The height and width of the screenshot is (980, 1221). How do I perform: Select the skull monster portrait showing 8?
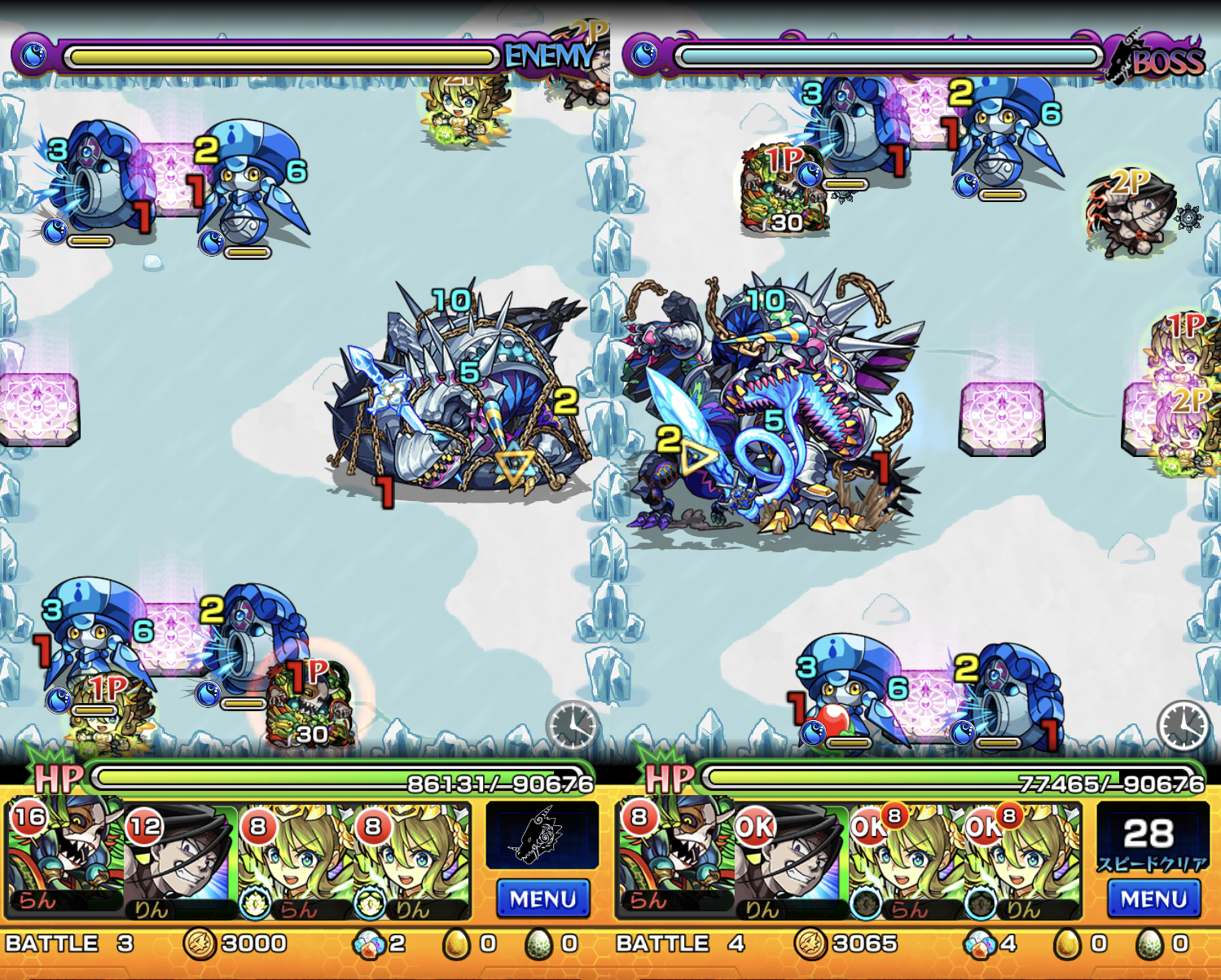point(676,859)
